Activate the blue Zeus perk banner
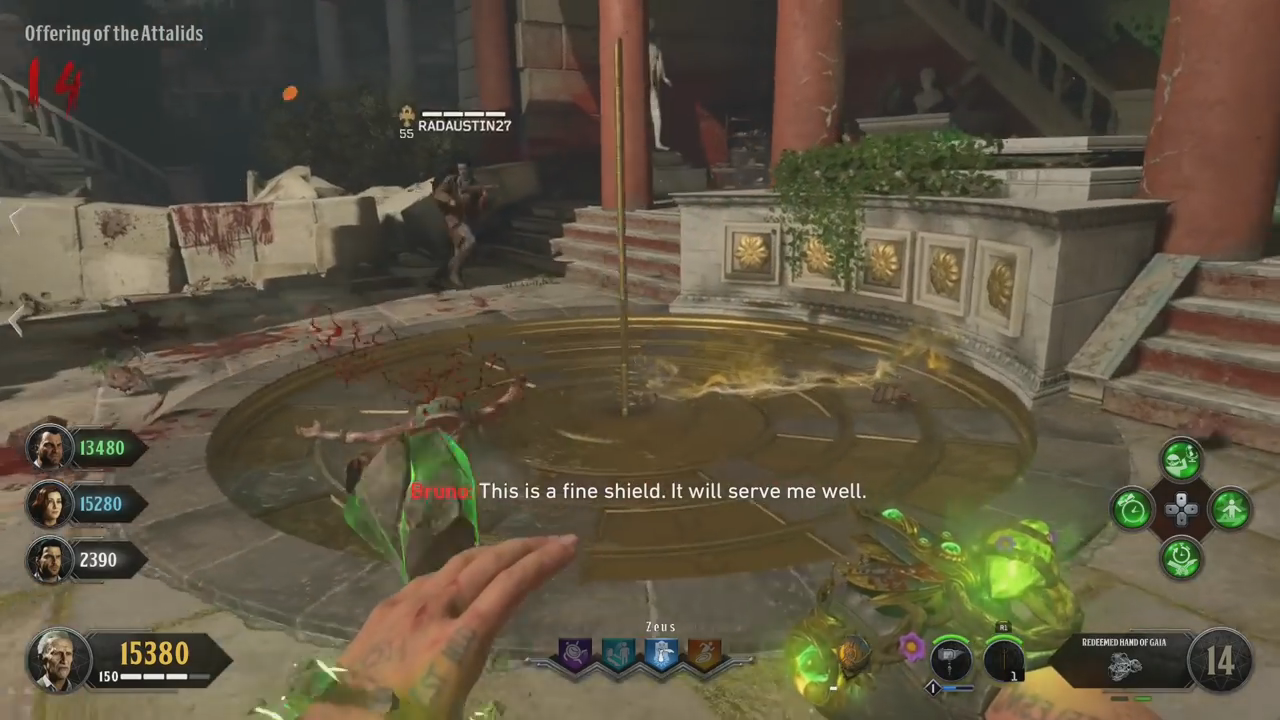 [x=661, y=656]
